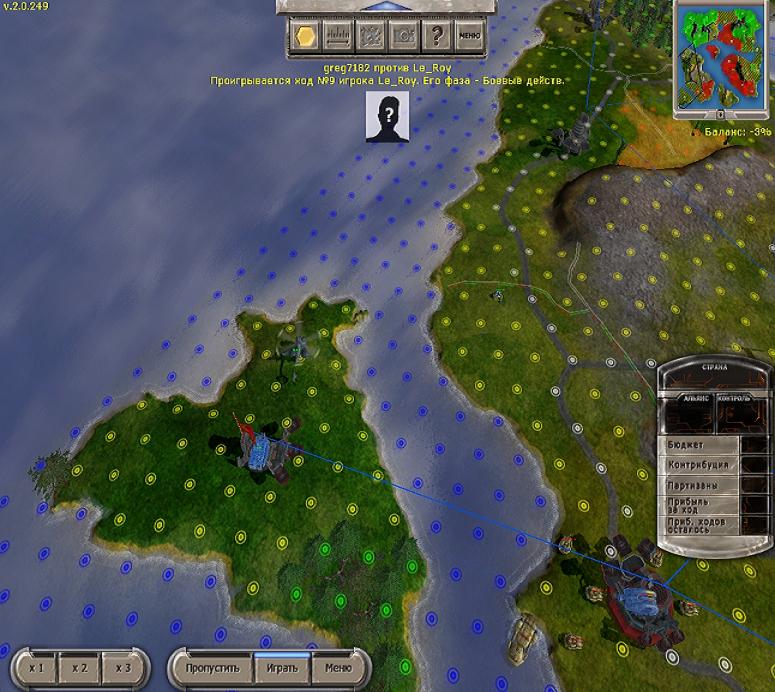This screenshot has height=692, width=775.
Task: Select the Бюджет row in country panel
Action: tap(700, 444)
